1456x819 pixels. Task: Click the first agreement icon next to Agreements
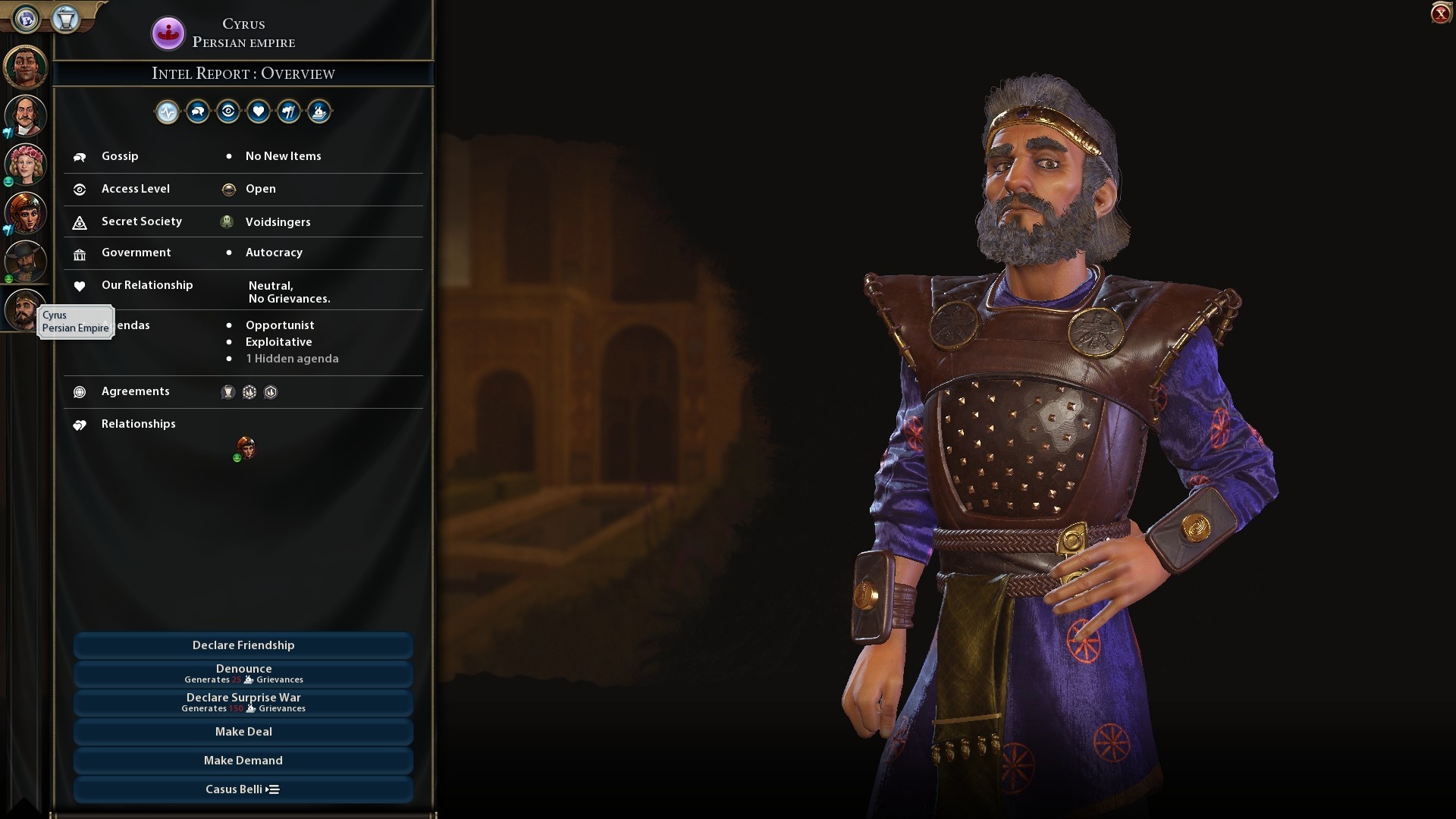point(228,392)
